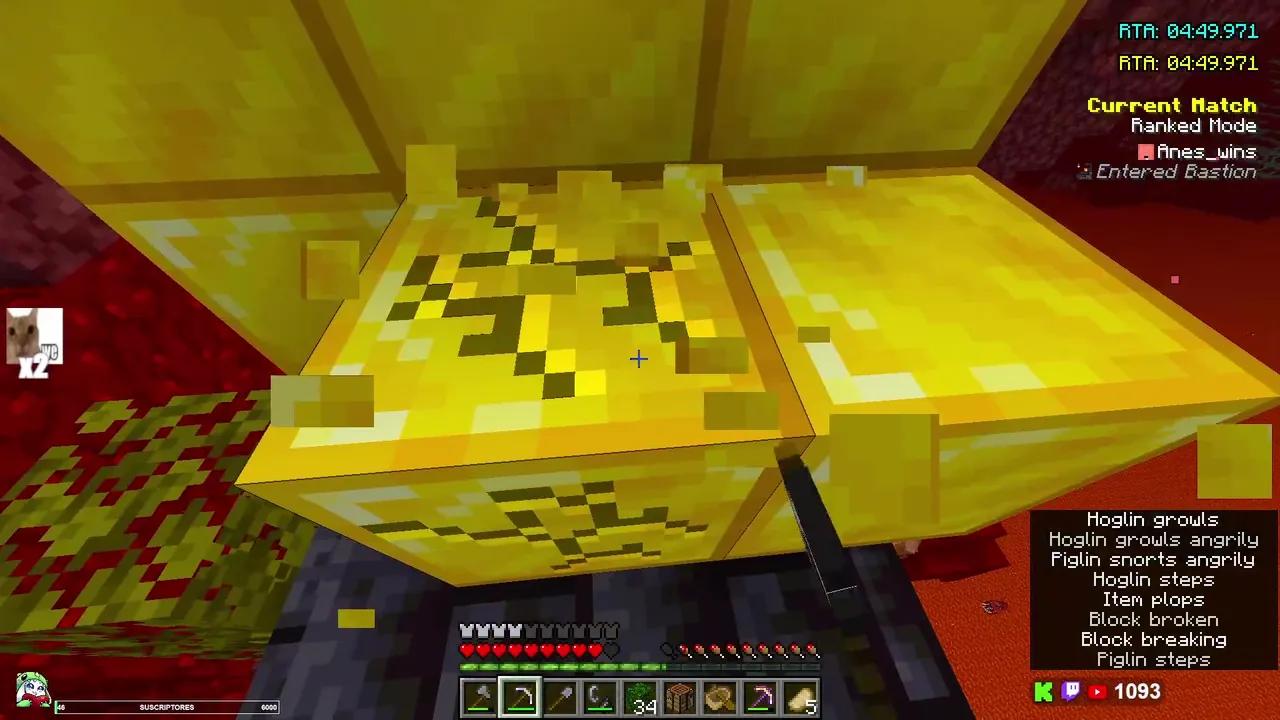Select the enchanted pickaxe in the hotbar
This screenshot has width=1280, height=720.
click(760, 695)
